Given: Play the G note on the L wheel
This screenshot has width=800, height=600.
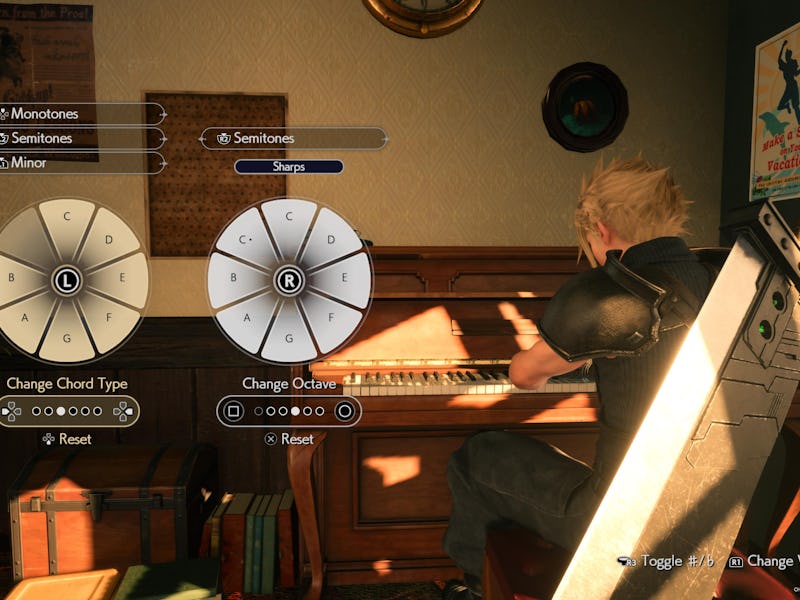Looking at the screenshot, I should [x=67, y=338].
